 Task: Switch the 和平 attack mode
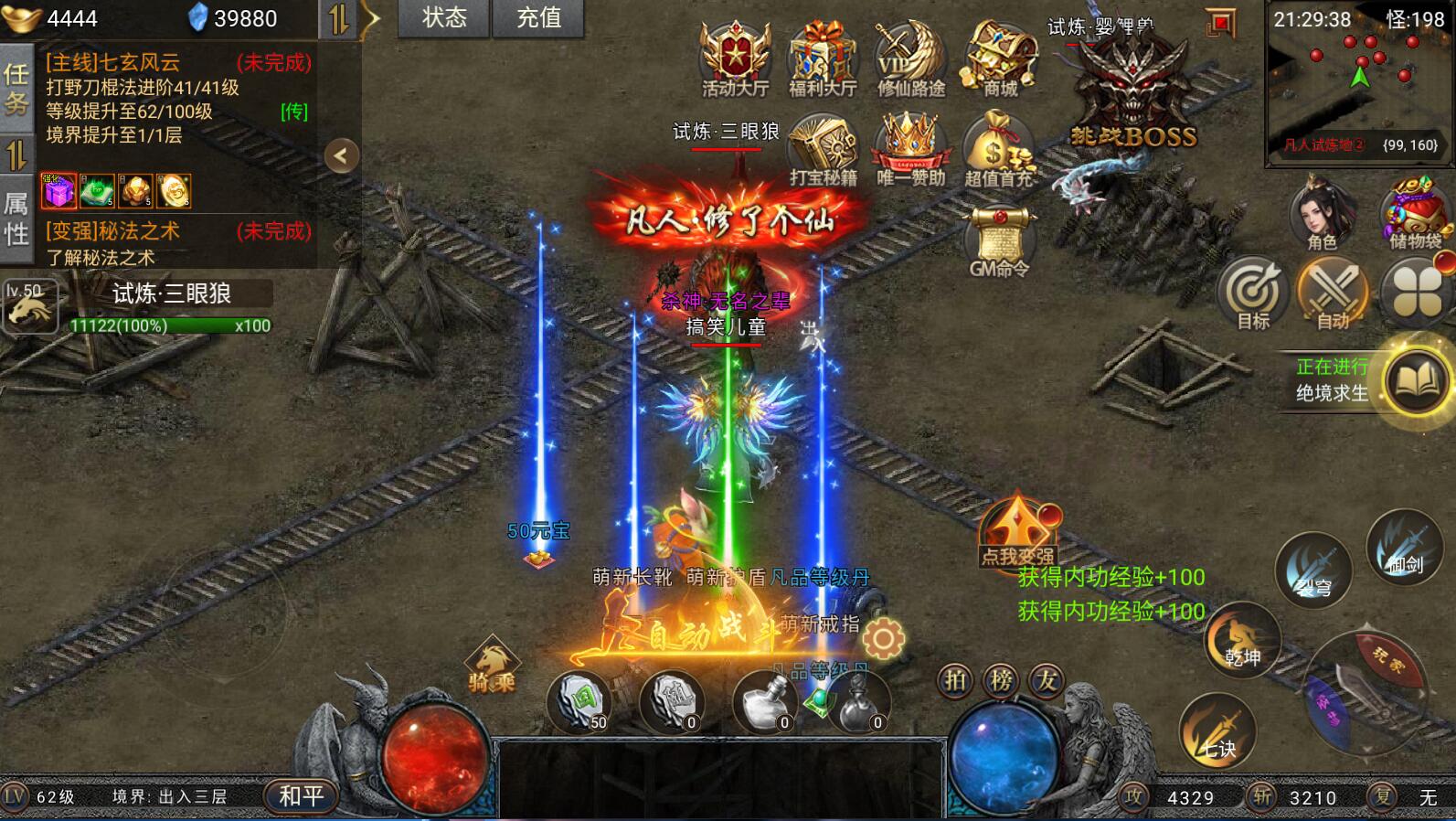click(301, 796)
